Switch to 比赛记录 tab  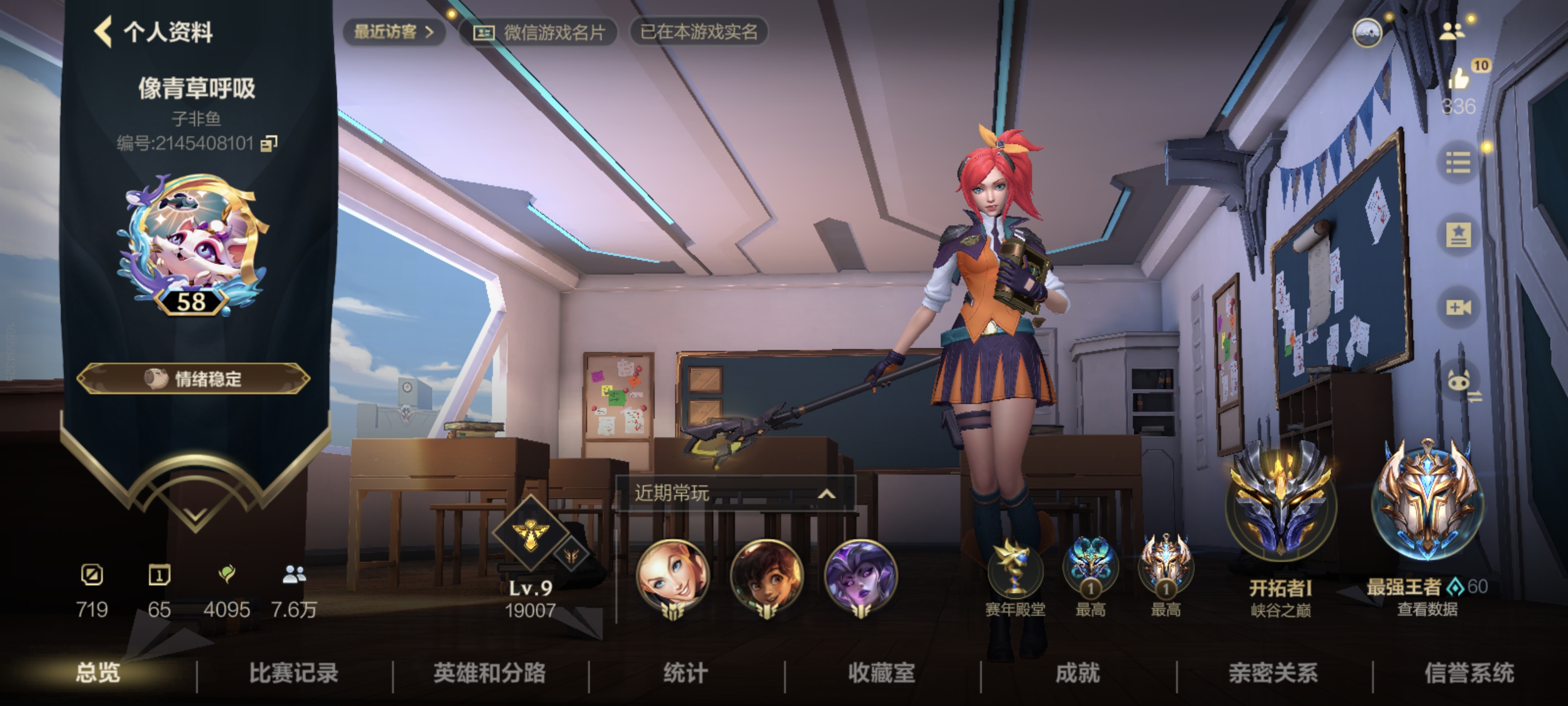click(294, 673)
